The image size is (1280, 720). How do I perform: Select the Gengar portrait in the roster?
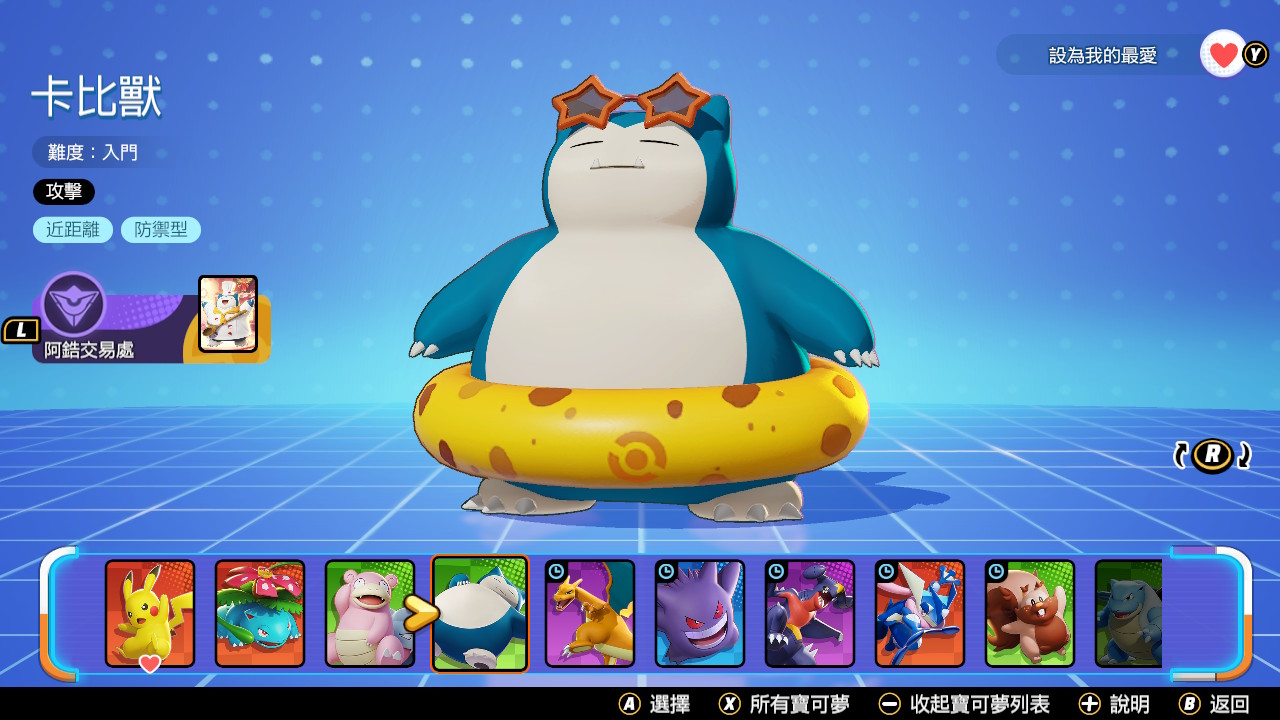(700, 614)
